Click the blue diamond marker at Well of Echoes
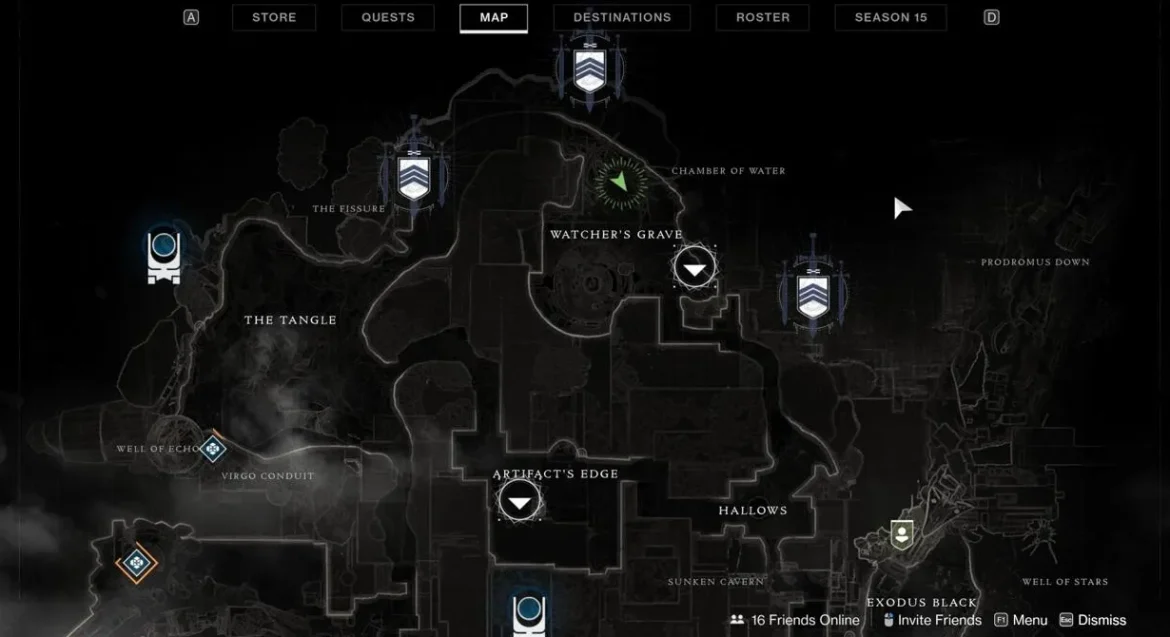 (212, 449)
